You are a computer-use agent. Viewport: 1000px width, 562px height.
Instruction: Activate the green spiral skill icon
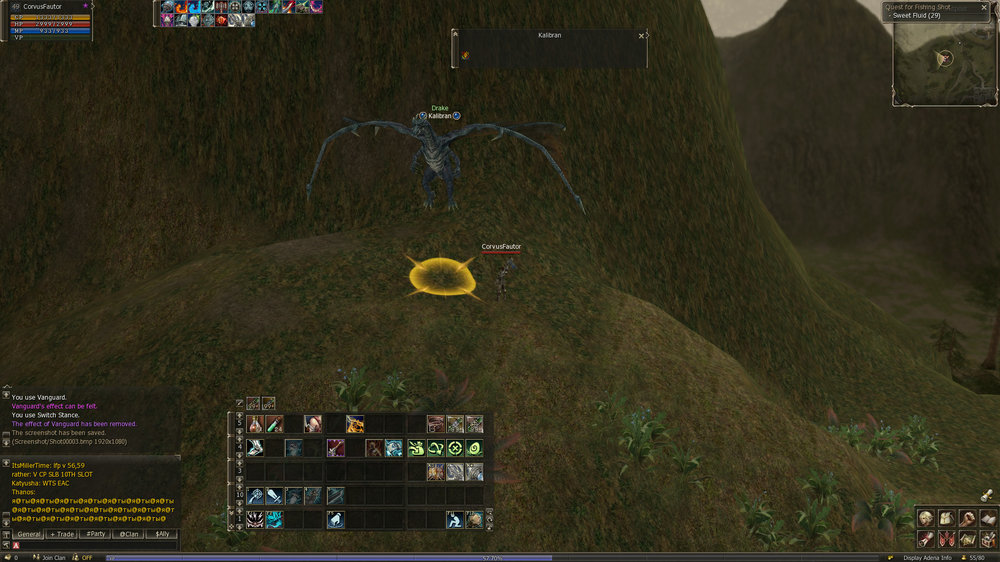click(474, 448)
